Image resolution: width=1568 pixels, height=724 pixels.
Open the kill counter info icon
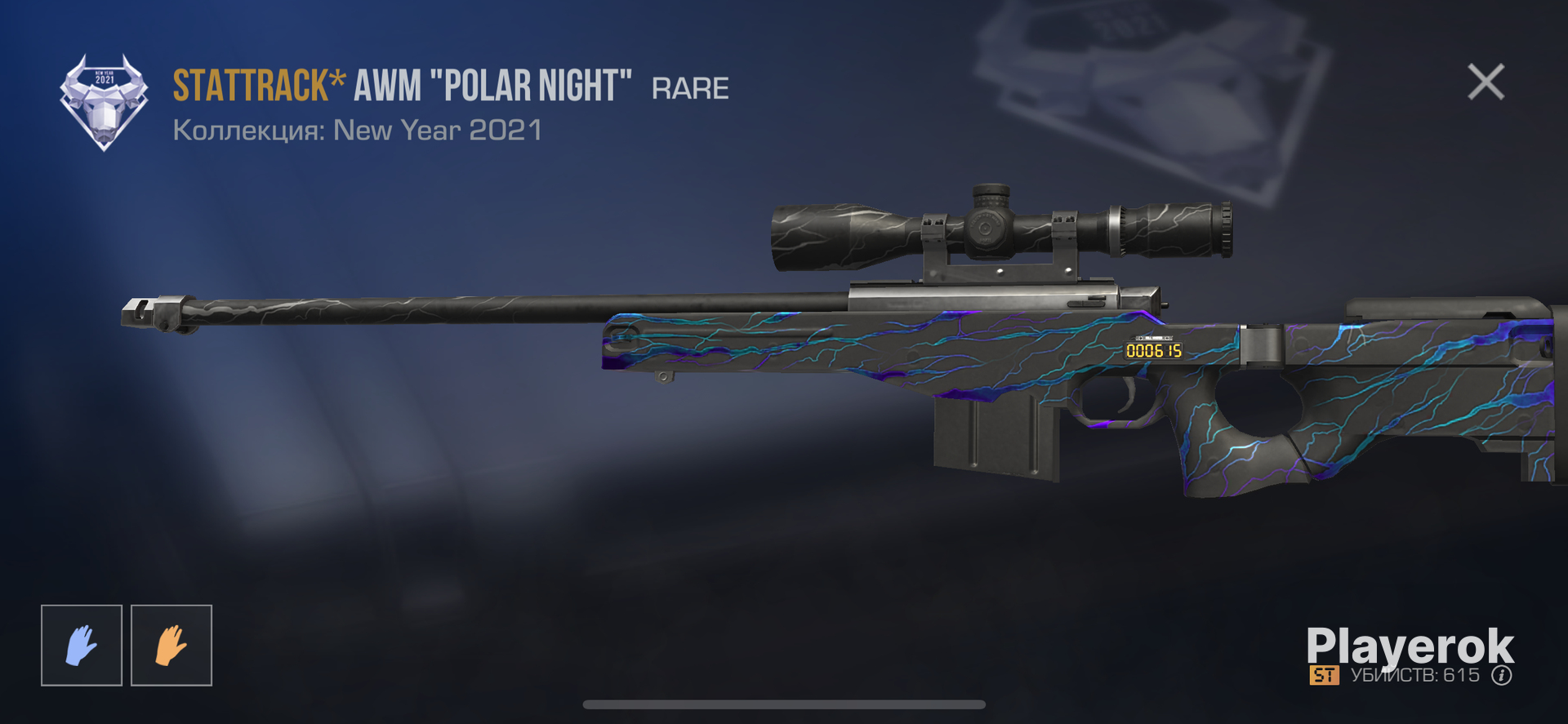click(x=1501, y=676)
